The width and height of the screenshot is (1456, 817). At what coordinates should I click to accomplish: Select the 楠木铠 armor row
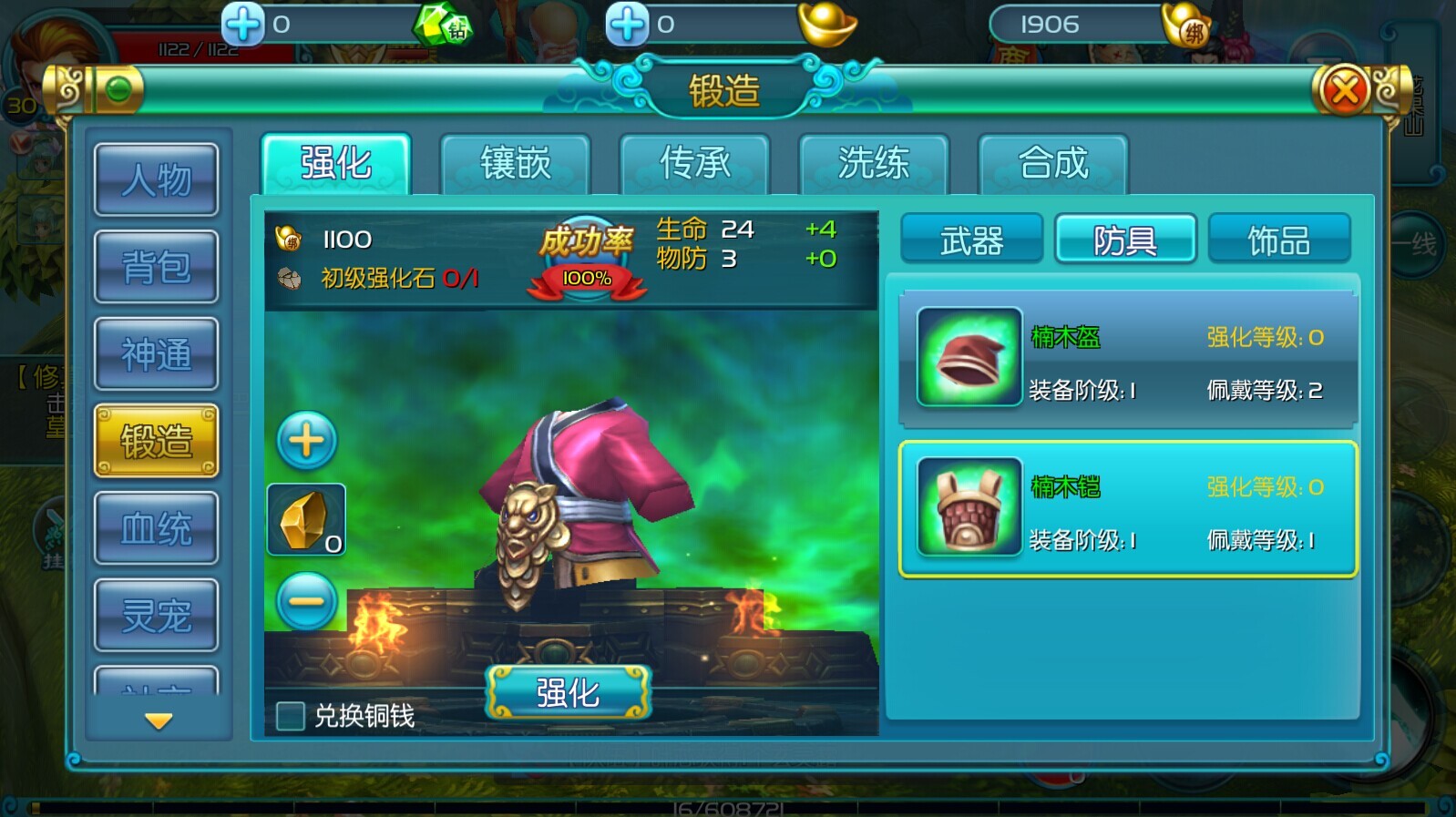pyautogui.click(x=1128, y=509)
